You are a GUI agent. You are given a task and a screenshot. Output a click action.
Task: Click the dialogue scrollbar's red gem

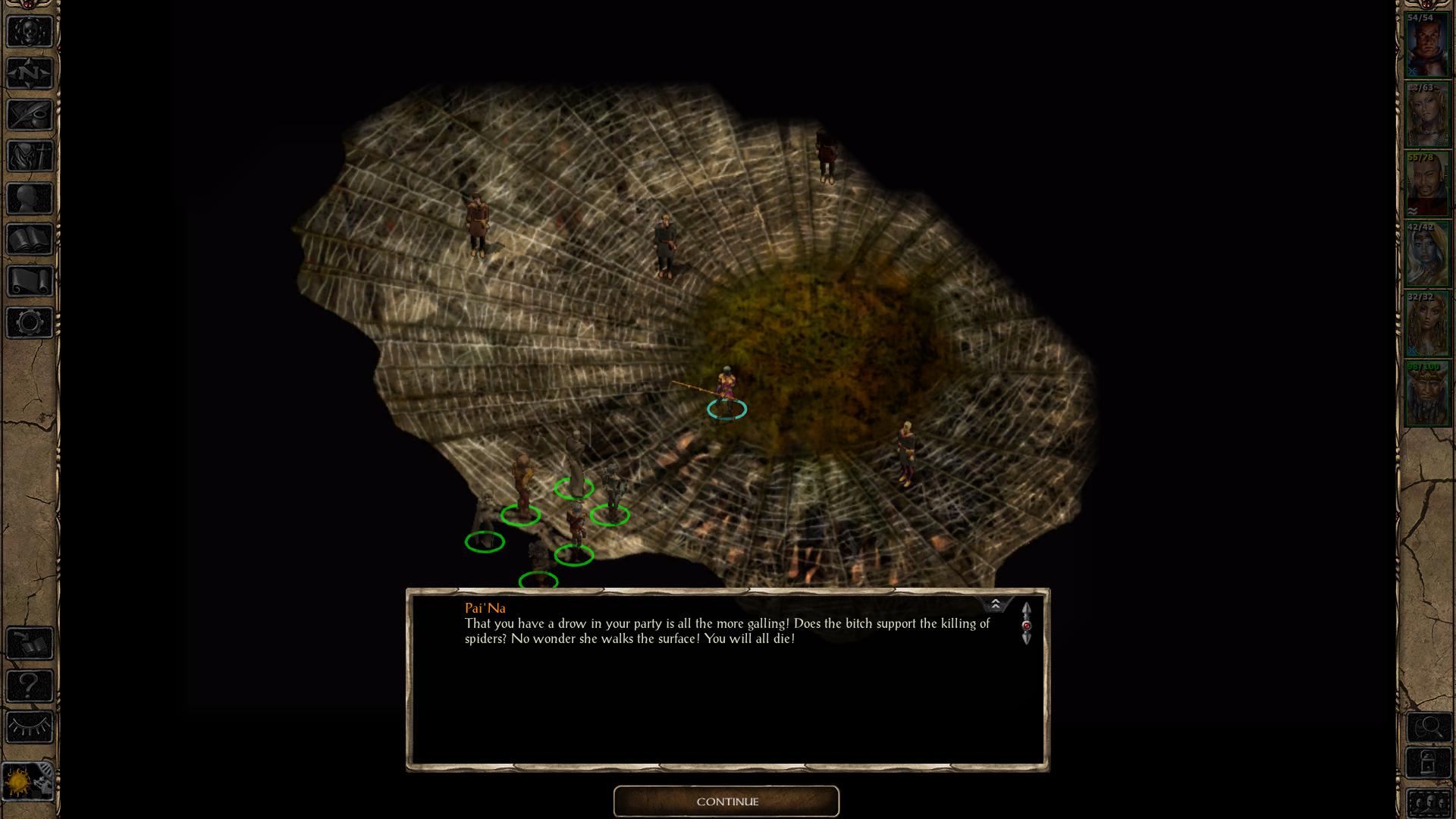click(x=1027, y=626)
